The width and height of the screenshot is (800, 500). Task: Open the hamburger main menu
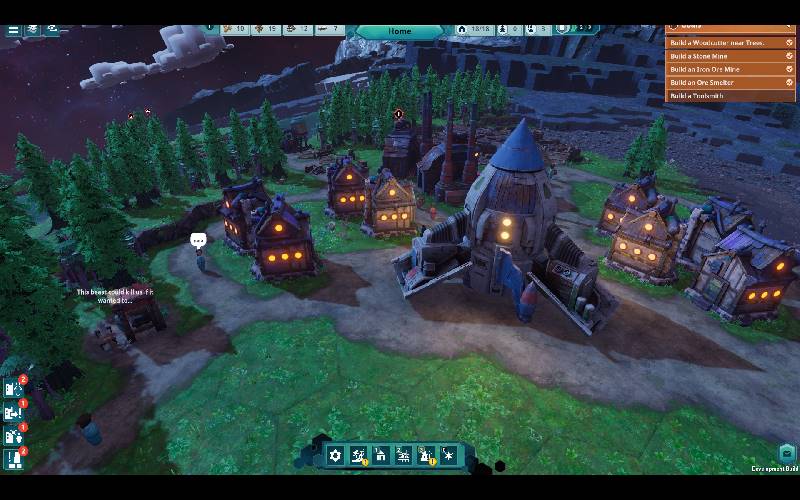point(13,30)
